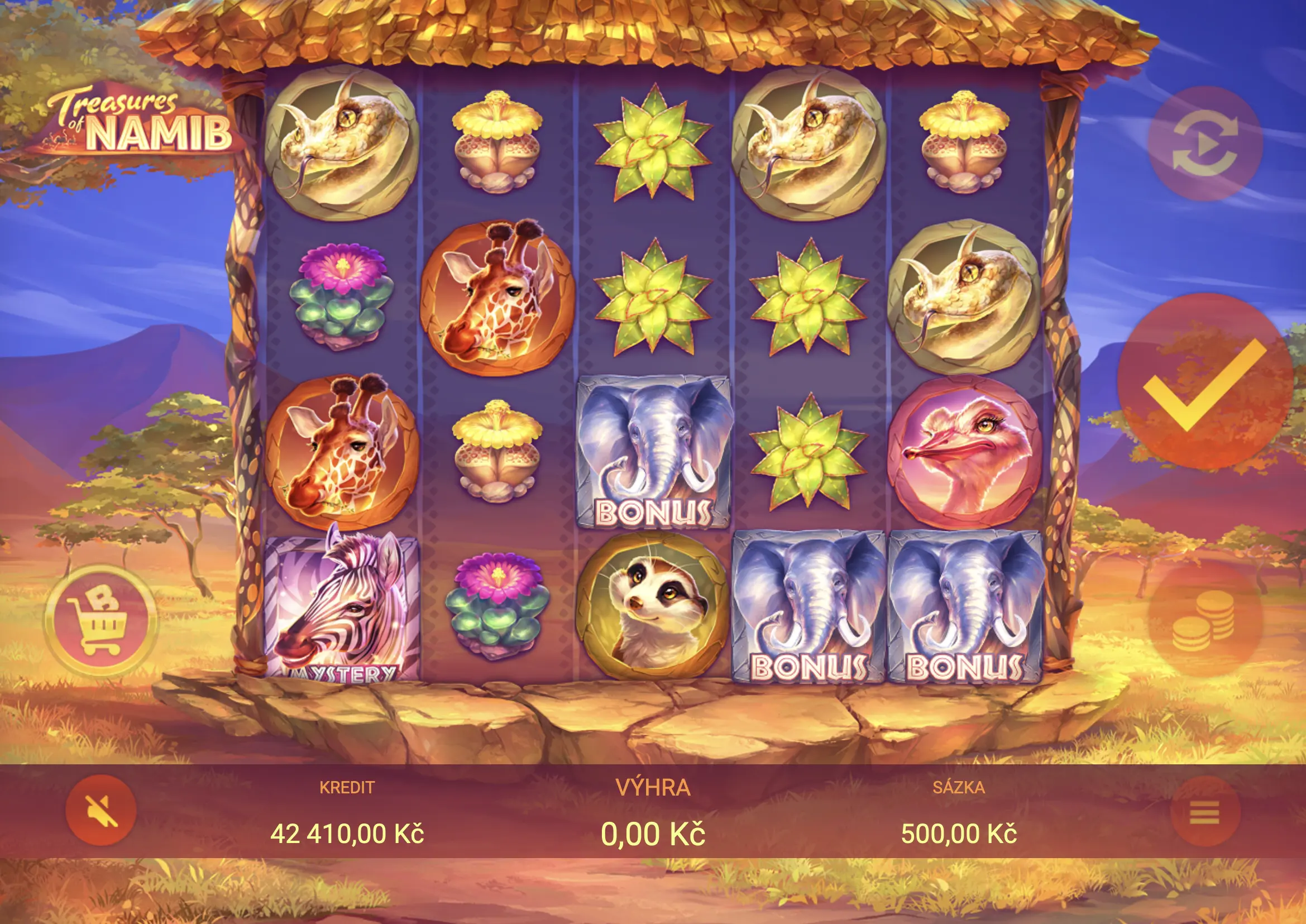Spin the reels with the checkmark button

point(1203,382)
